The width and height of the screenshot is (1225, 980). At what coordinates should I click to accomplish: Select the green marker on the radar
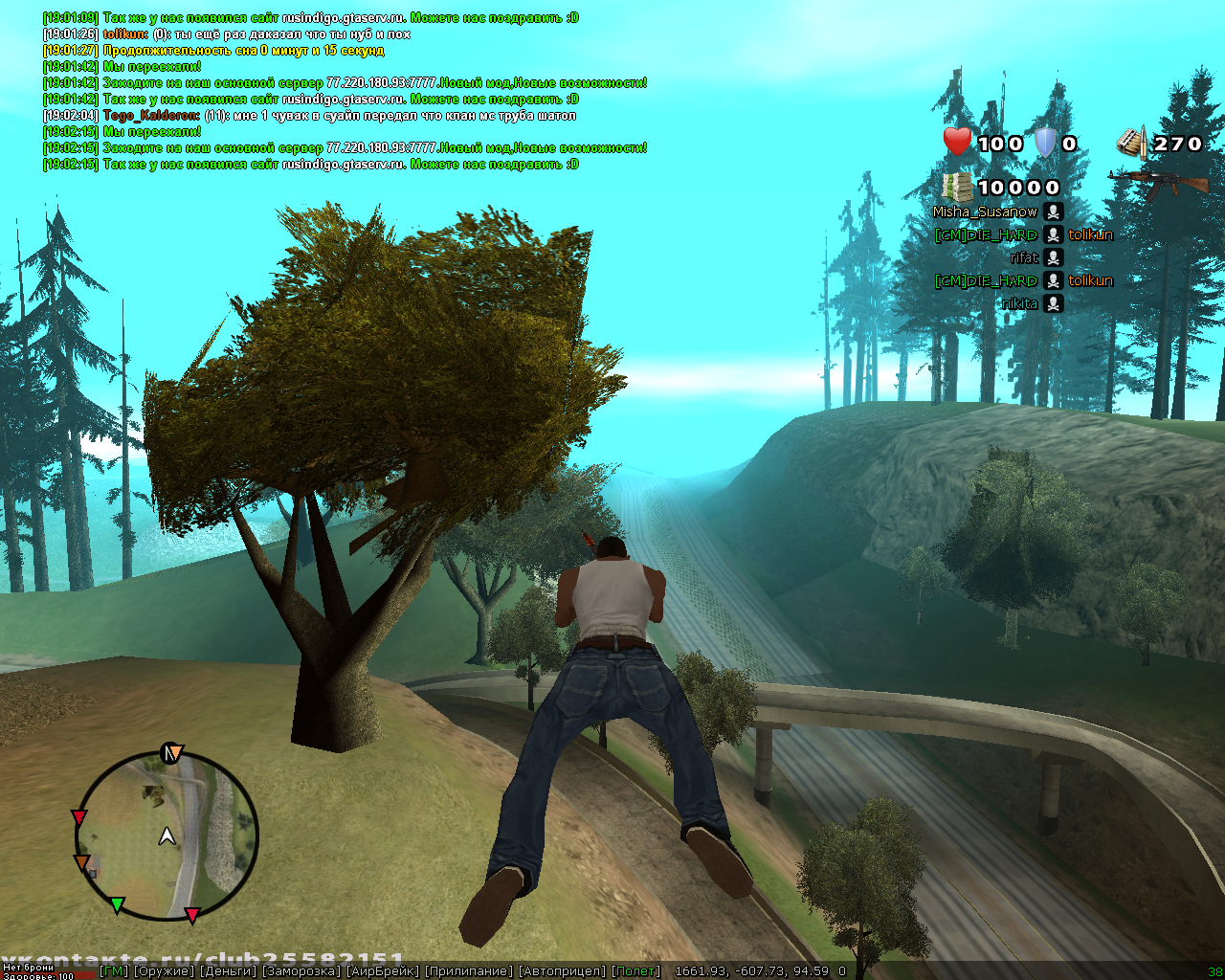coord(117,904)
